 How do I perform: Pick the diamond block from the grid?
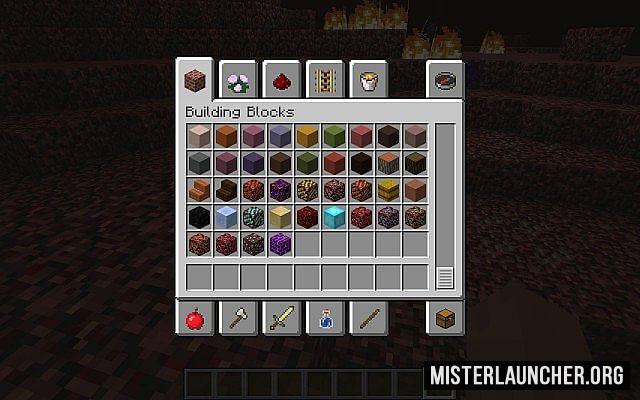tap(335, 216)
